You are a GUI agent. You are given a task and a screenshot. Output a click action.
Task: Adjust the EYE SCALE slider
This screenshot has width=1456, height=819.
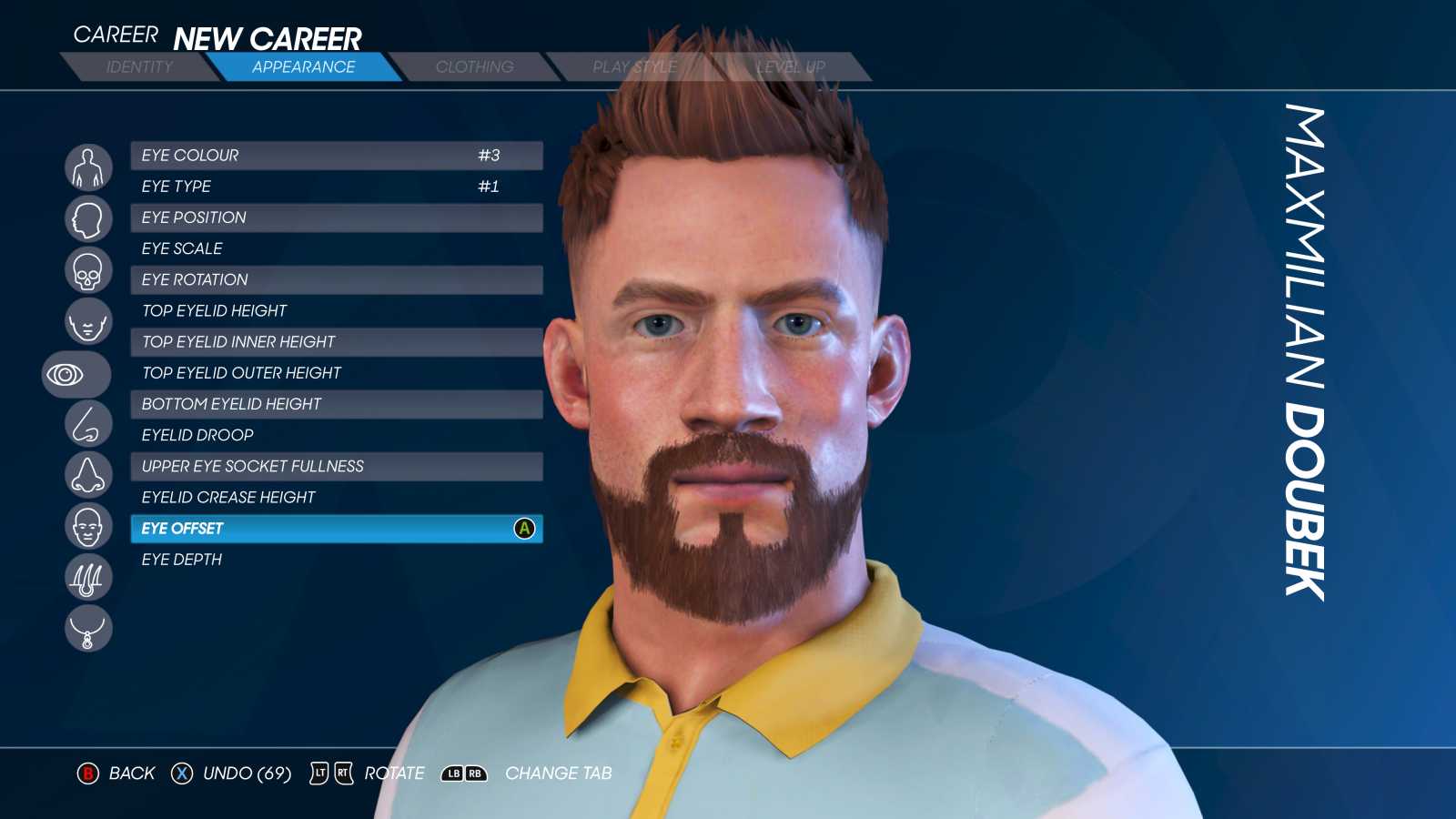[335, 248]
